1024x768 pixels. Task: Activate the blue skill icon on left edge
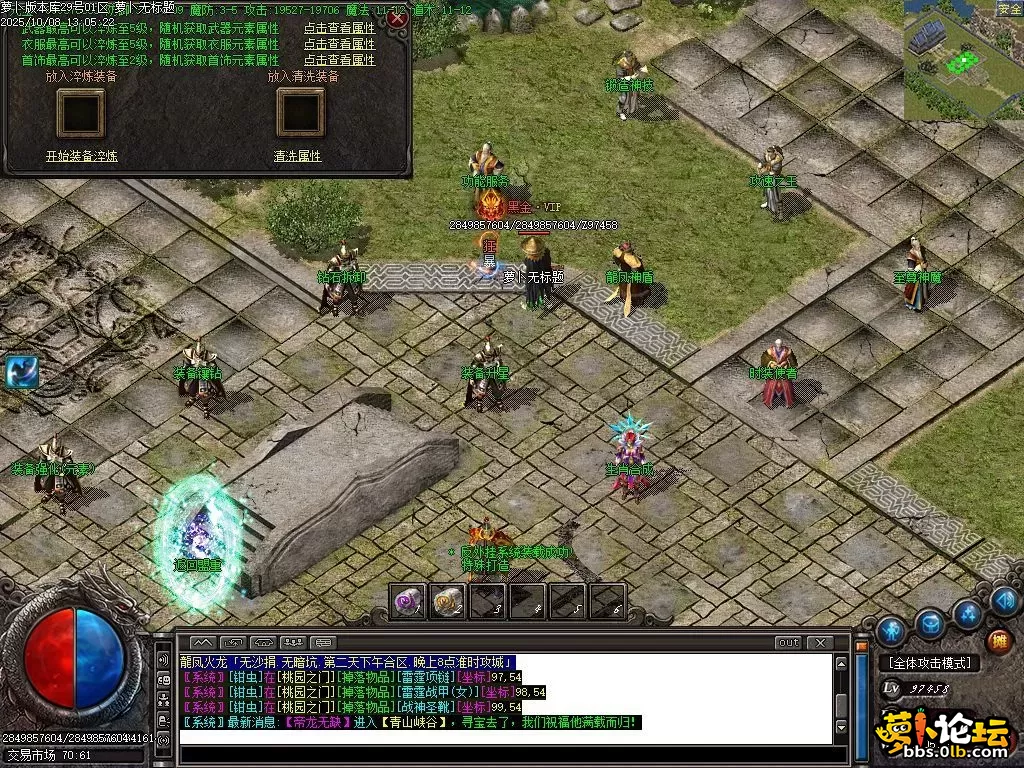pyautogui.click(x=20, y=371)
